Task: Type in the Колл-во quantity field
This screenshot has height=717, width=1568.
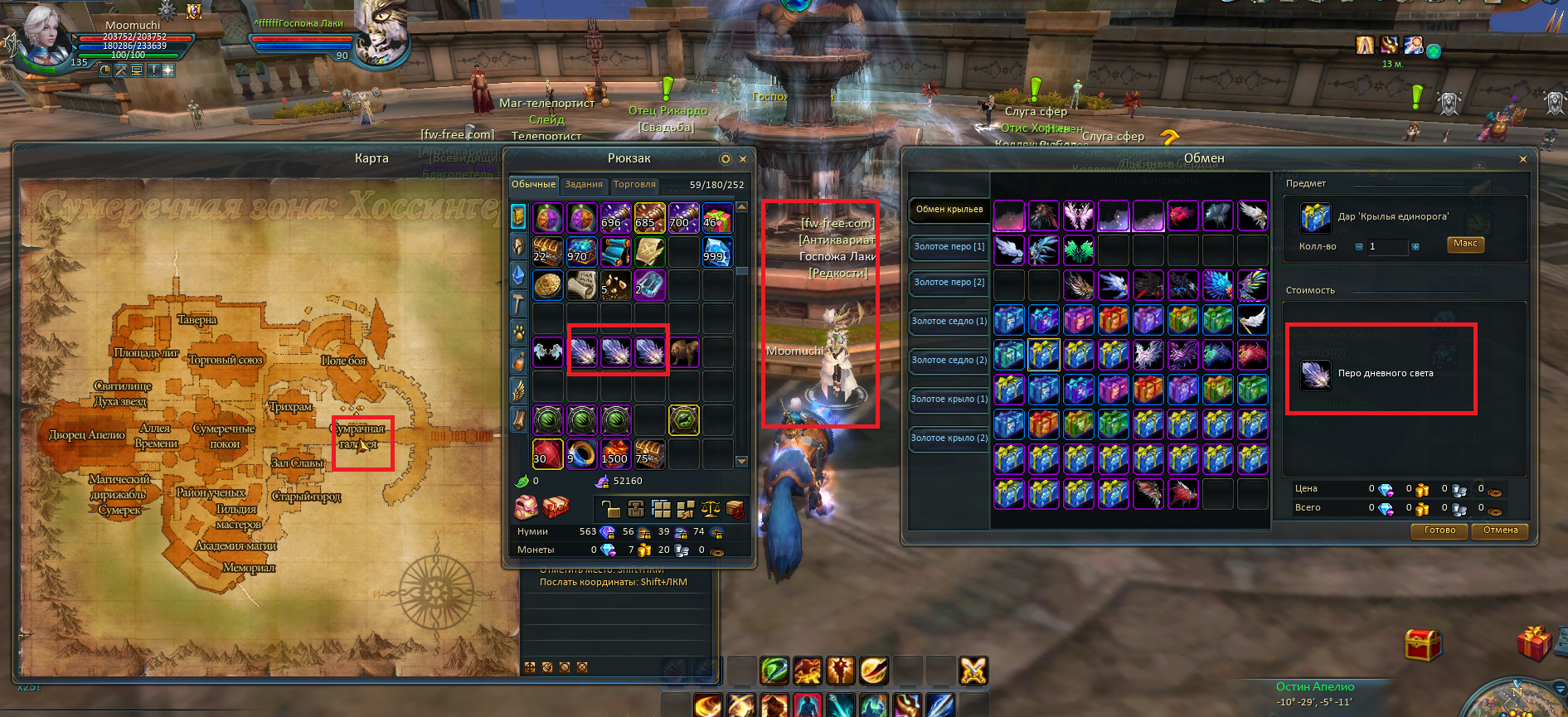Action: tap(1387, 247)
